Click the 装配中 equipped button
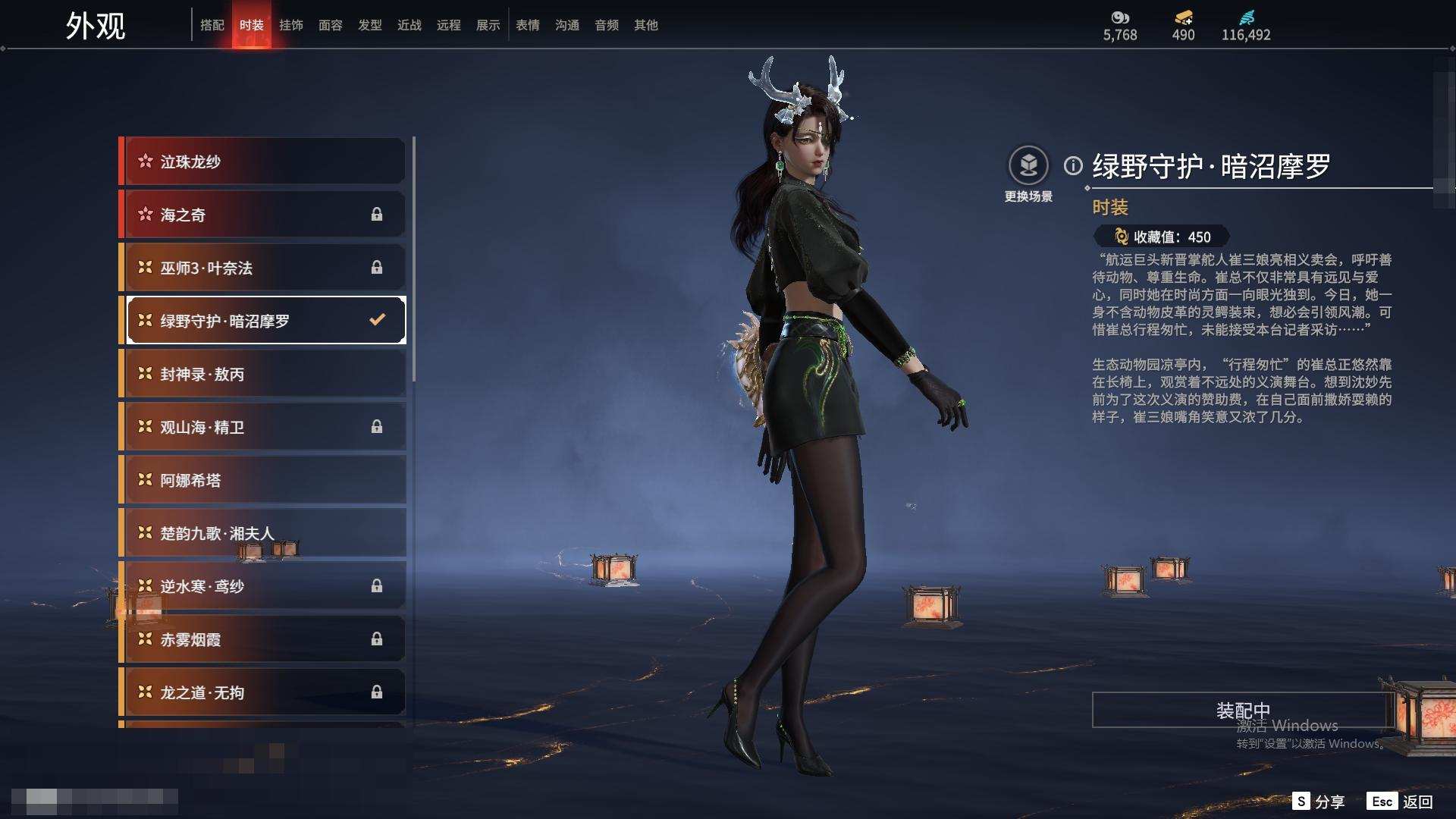The height and width of the screenshot is (819, 1456). pos(1242,710)
